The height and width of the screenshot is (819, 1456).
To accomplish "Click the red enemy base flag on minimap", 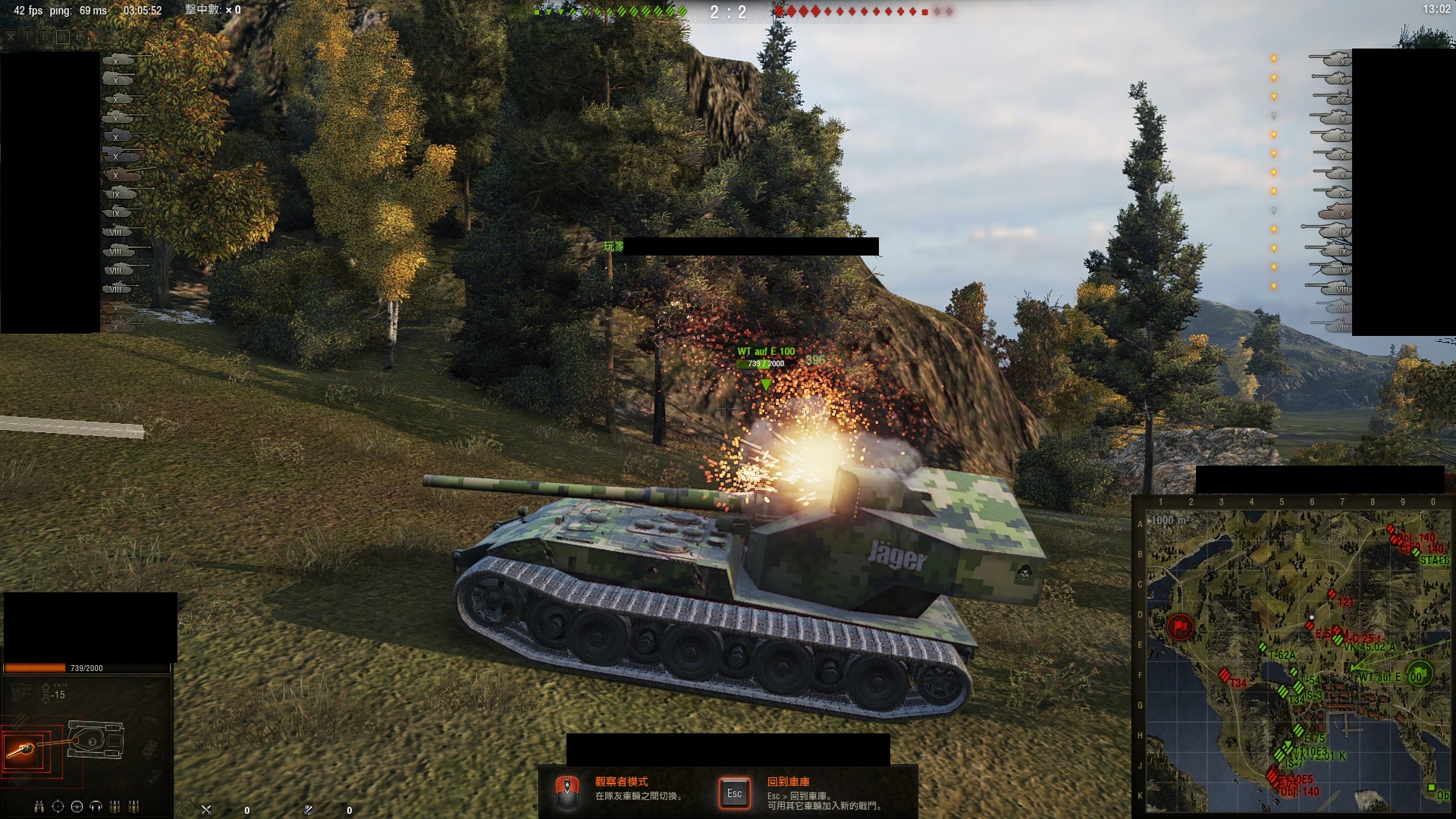I will click(x=1180, y=627).
